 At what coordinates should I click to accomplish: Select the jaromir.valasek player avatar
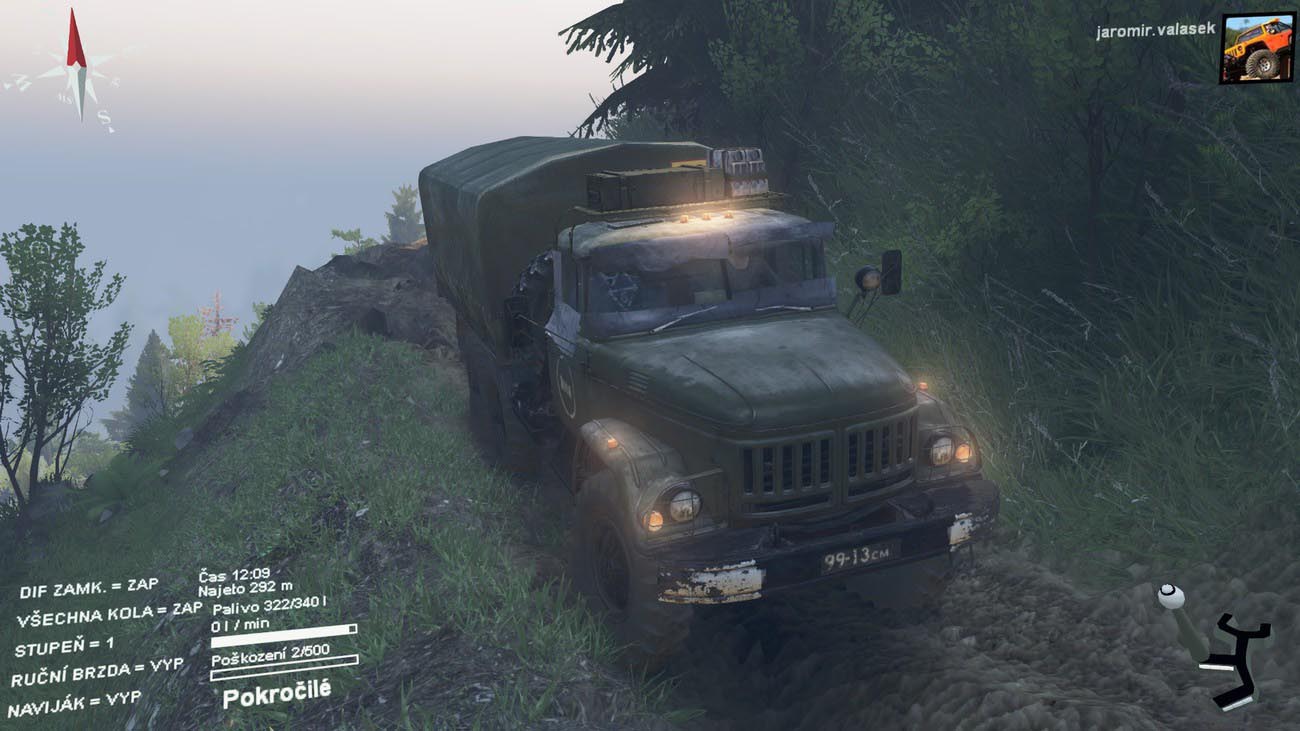click(x=1256, y=47)
